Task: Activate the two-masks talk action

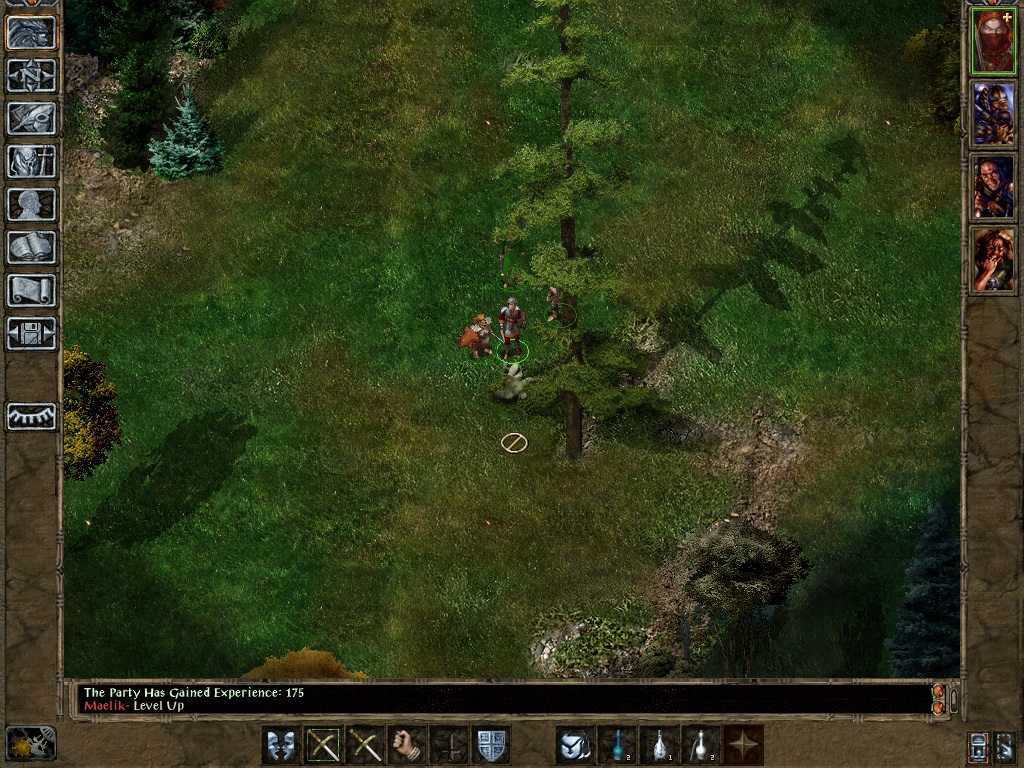Action: point(280,745)
